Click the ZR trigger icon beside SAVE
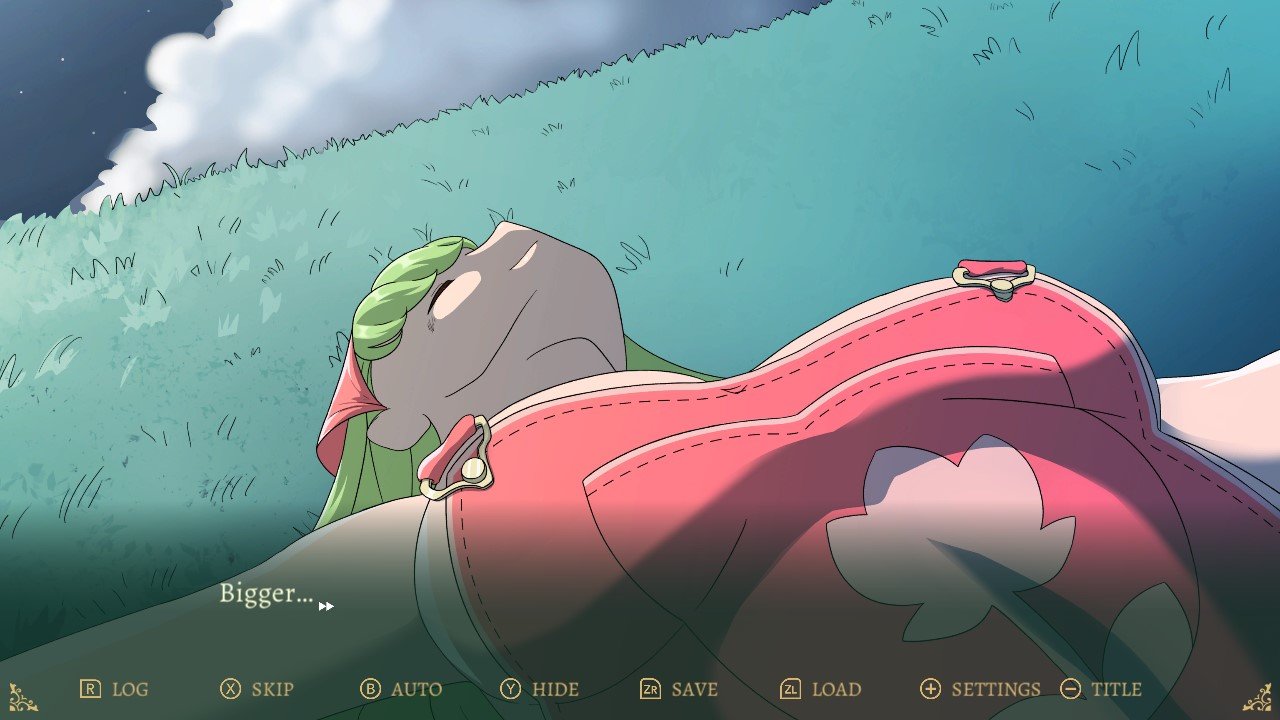Image resolution: width=1280 pixels, height=720 pixels. pyautogui.click(x=650, y=689)
